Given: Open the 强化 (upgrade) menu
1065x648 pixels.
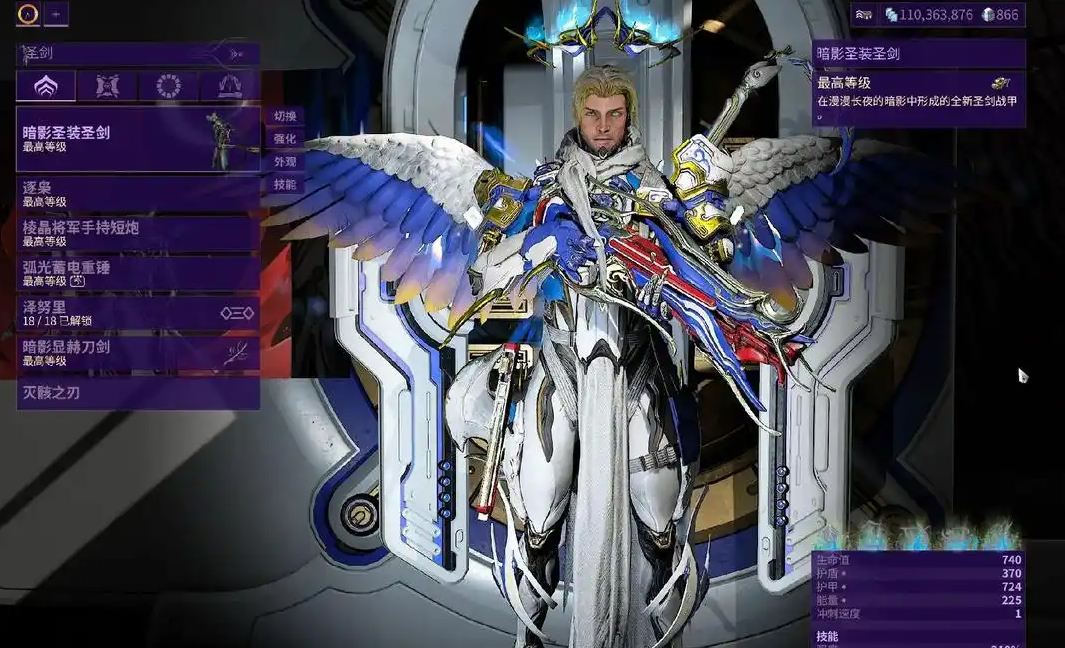Looking at the screenshot, I should coord(285,139).
